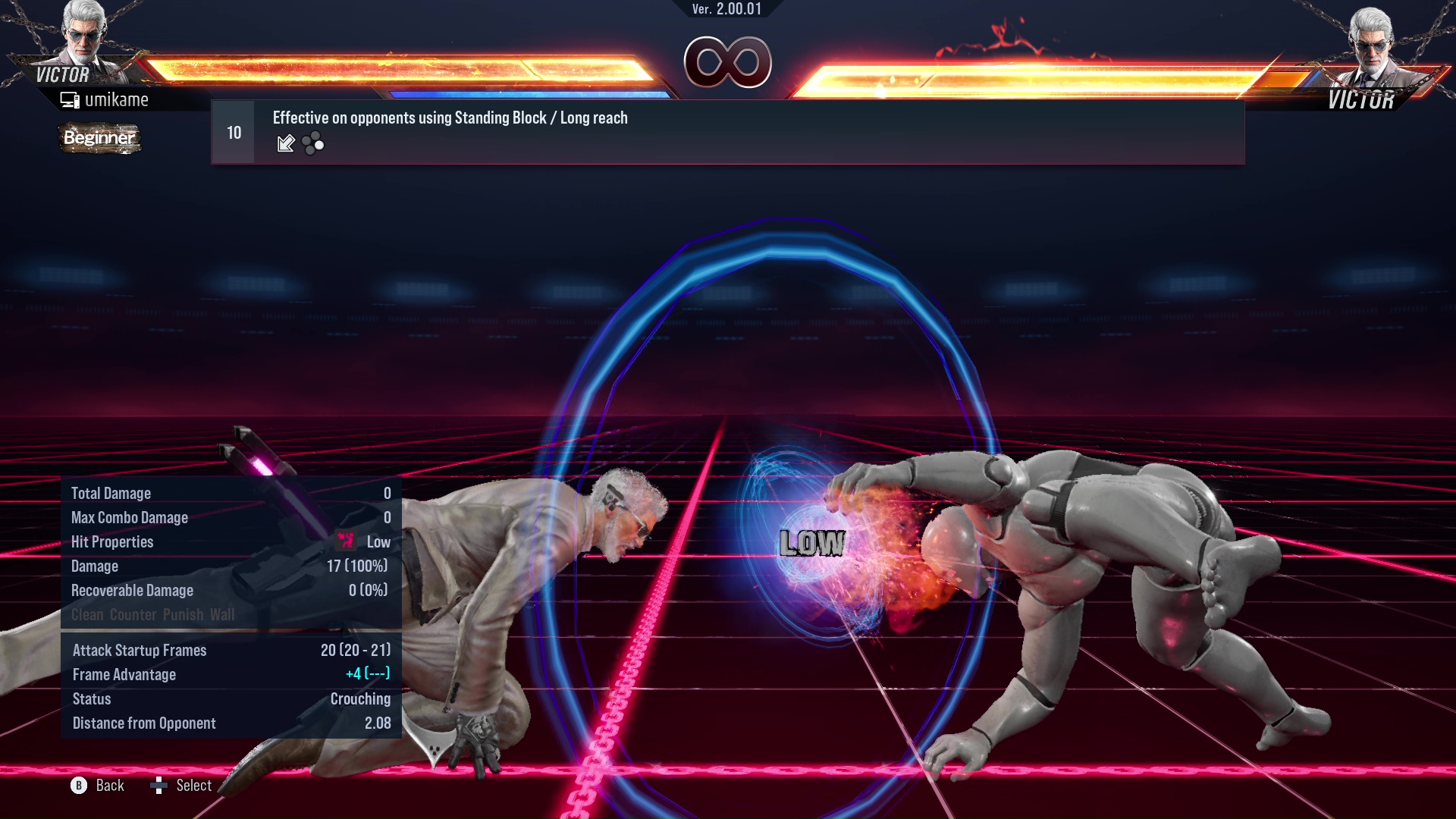The image size is (1456, 819).
Task: Select the down-back arrow input icon
Action: 286,143
